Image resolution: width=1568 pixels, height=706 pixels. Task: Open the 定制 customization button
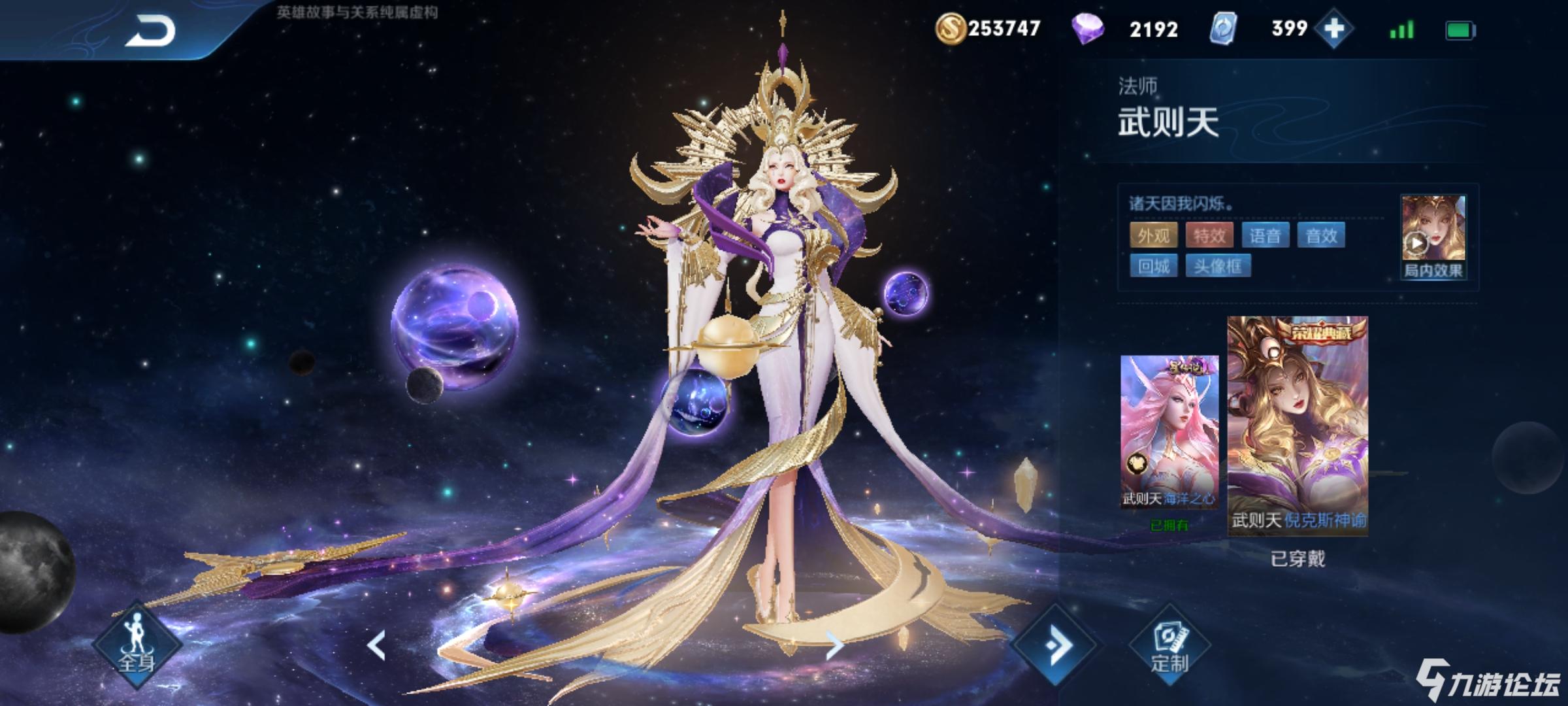pos(1169,647)
